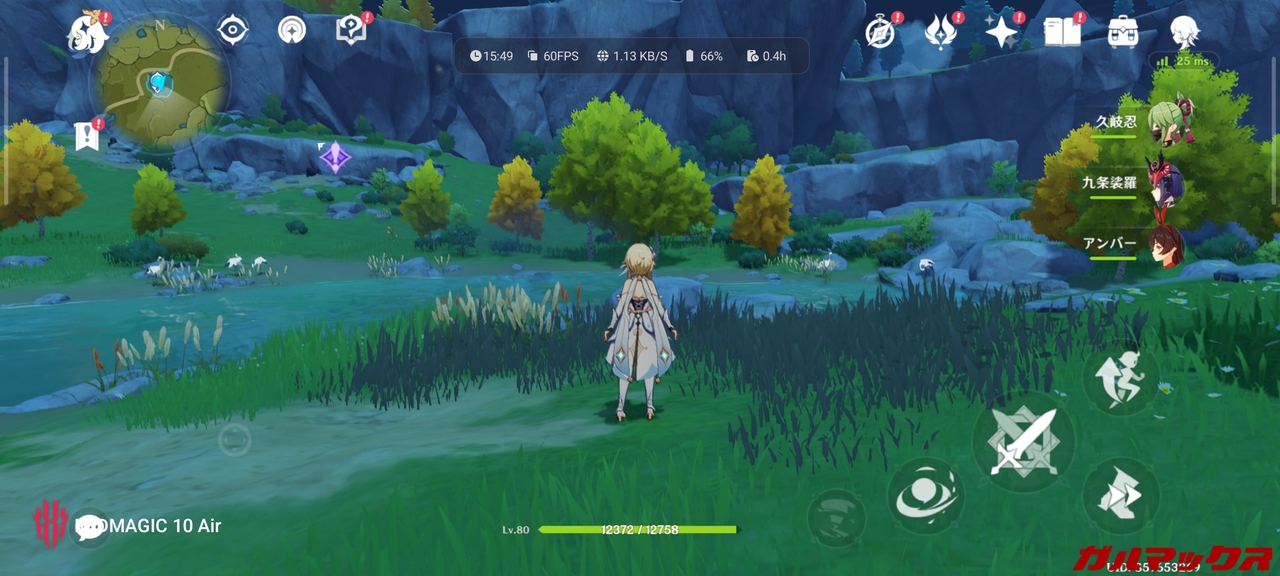The width and height of the screenshot is (1280, 576).
Task: Tap the arch-and-star icon beside the eye
Action: [x=292, y=30]
